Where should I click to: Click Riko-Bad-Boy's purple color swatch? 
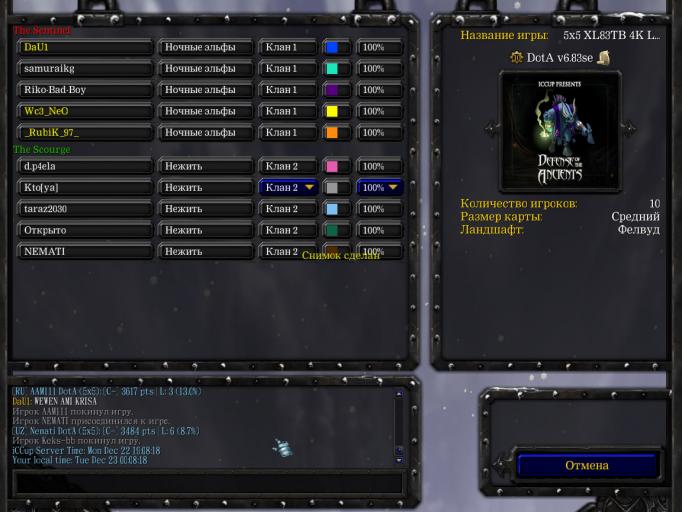[332, 90]
